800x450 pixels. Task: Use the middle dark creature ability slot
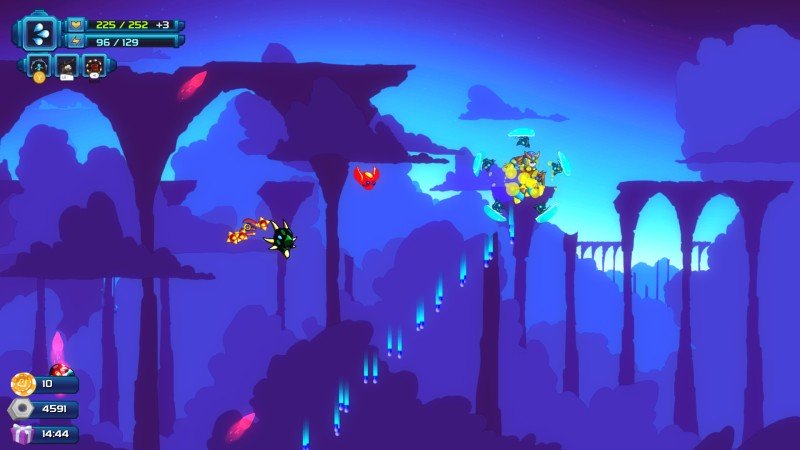coord(67,66)
